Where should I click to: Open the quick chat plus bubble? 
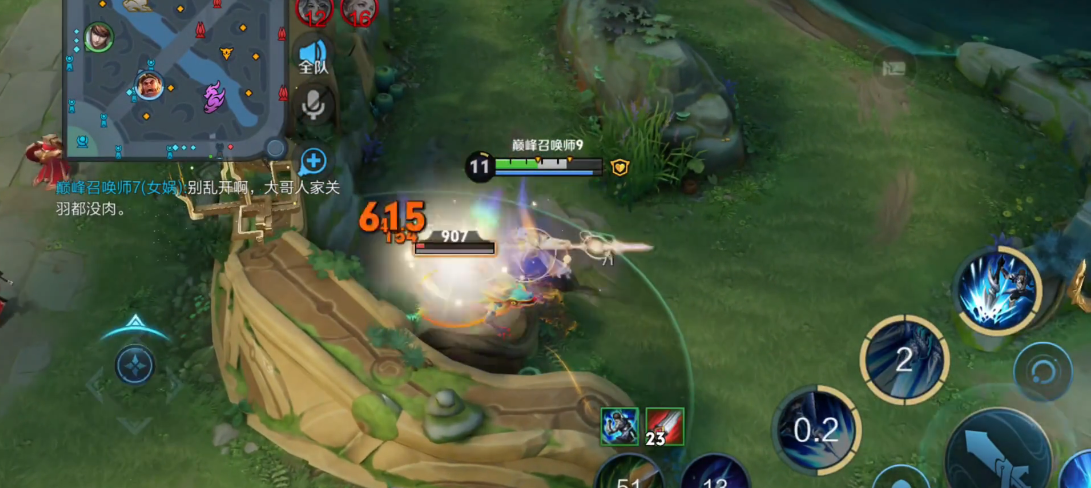coord(313,161)
